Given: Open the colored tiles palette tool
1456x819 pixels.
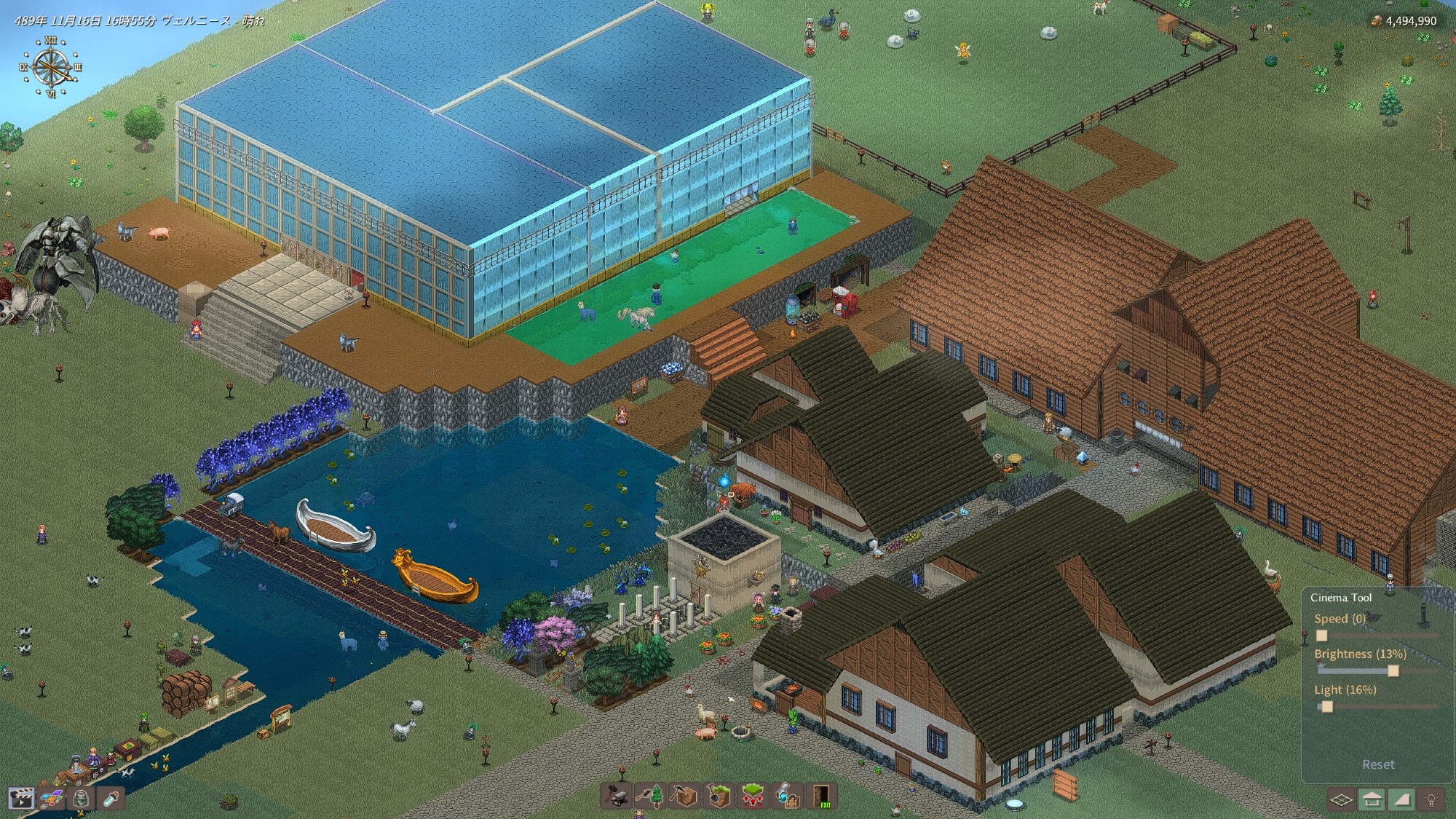Looking at the screenshot, I should 51,799.
